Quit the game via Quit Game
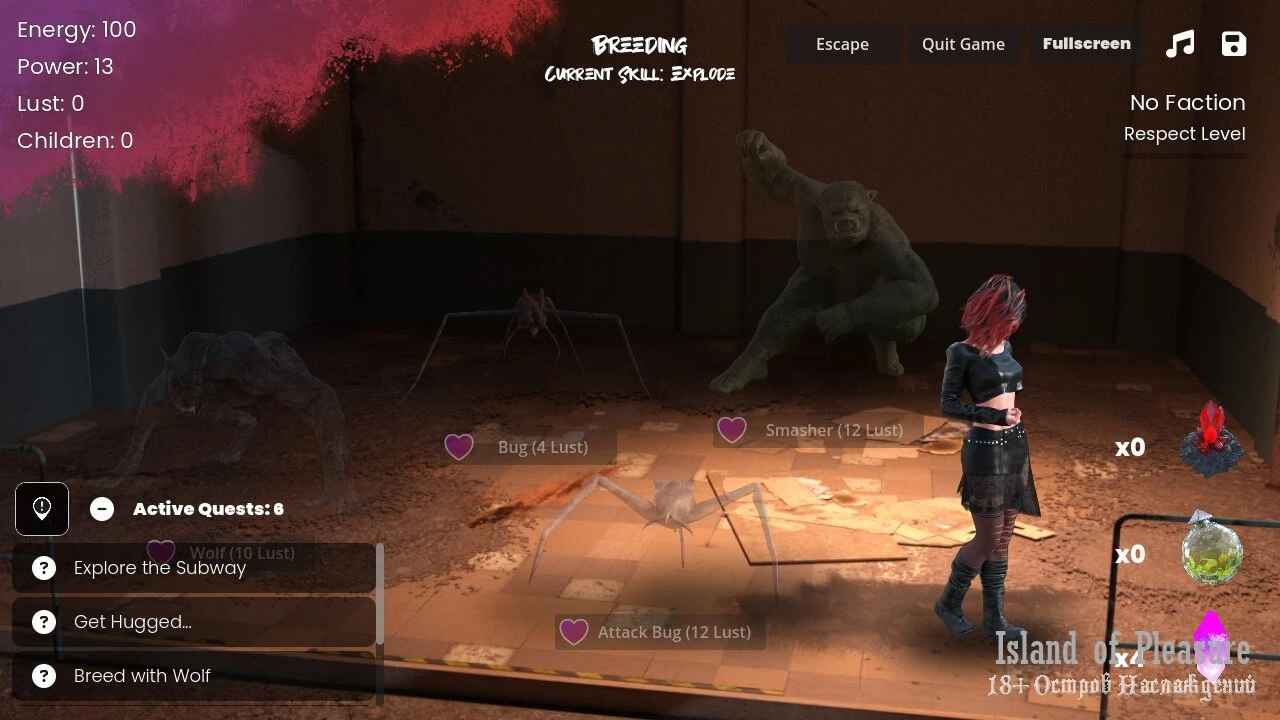 coord(962,44)
